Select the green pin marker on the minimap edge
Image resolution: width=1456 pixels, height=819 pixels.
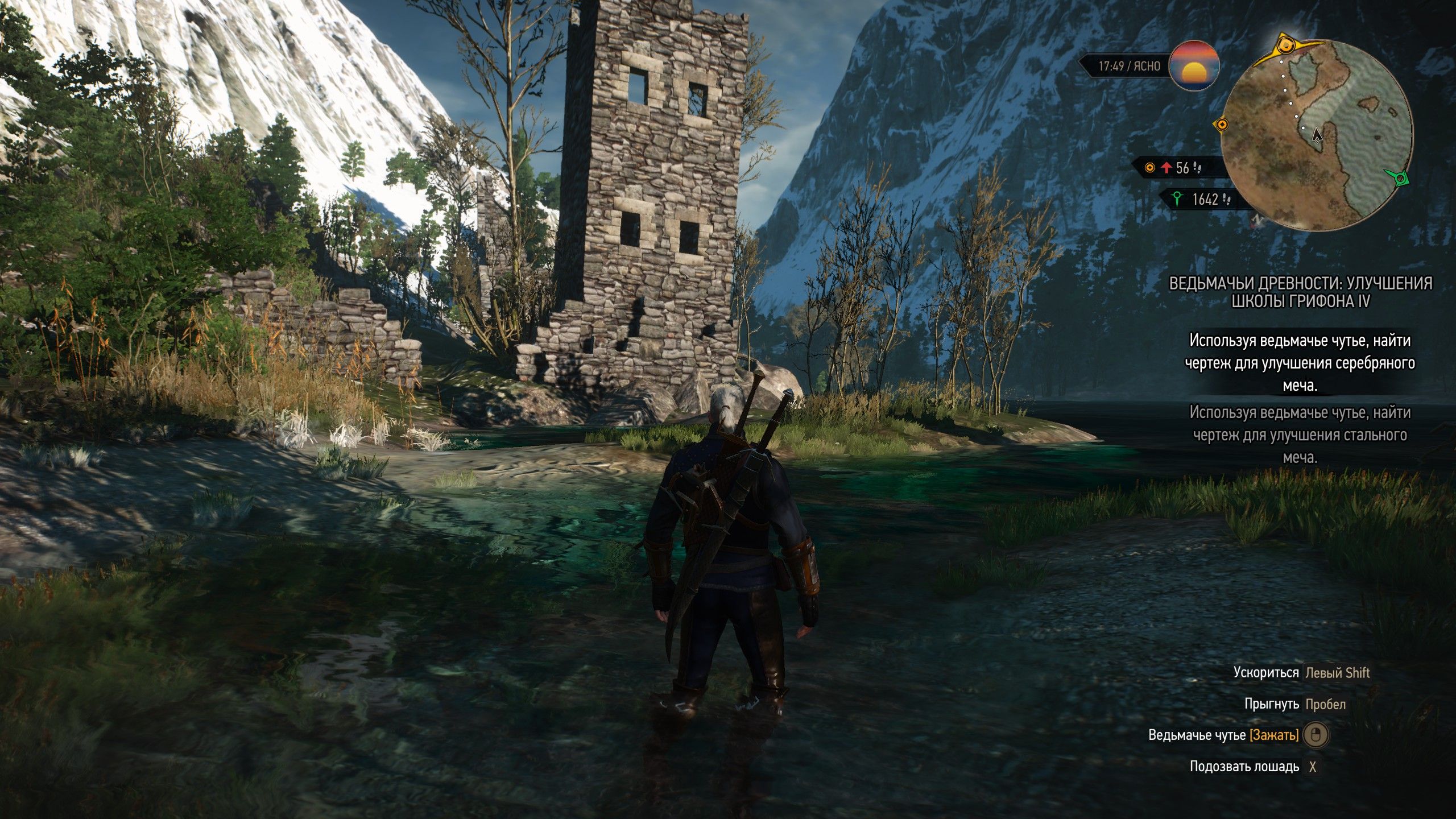pos(1401,179)
